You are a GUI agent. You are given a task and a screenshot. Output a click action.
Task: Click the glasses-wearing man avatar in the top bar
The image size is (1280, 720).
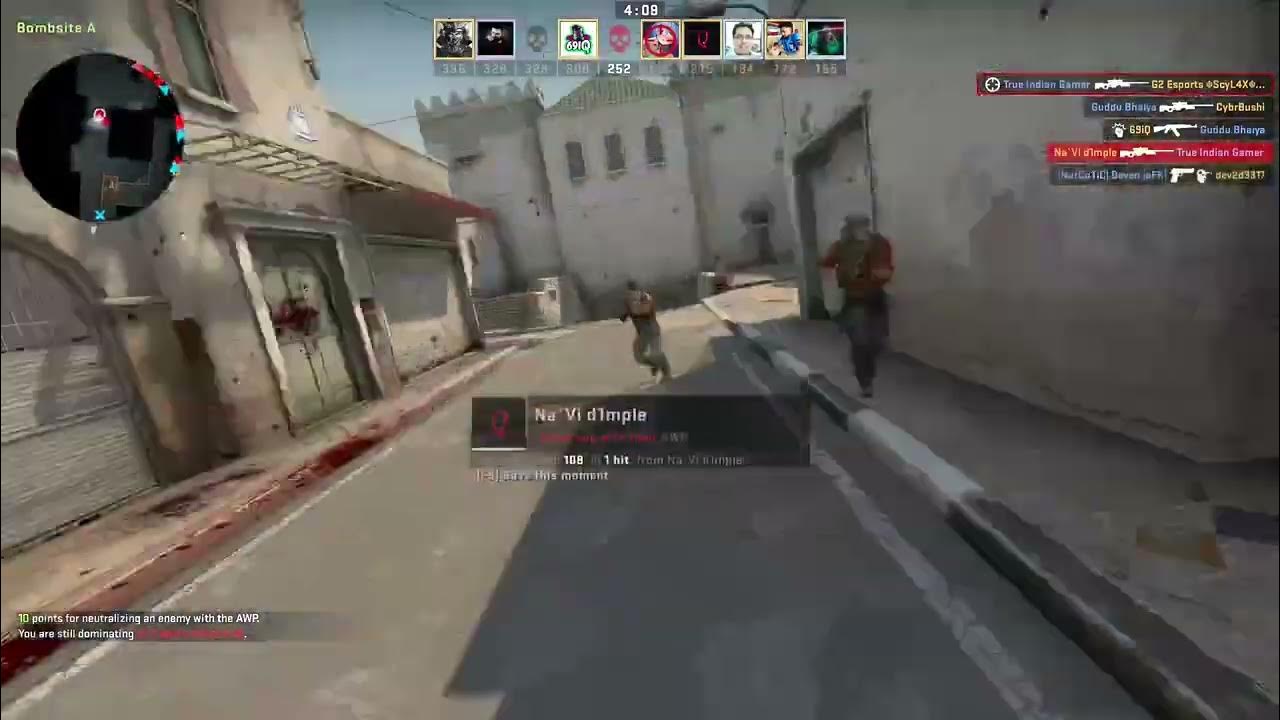[x=743, y=39]
